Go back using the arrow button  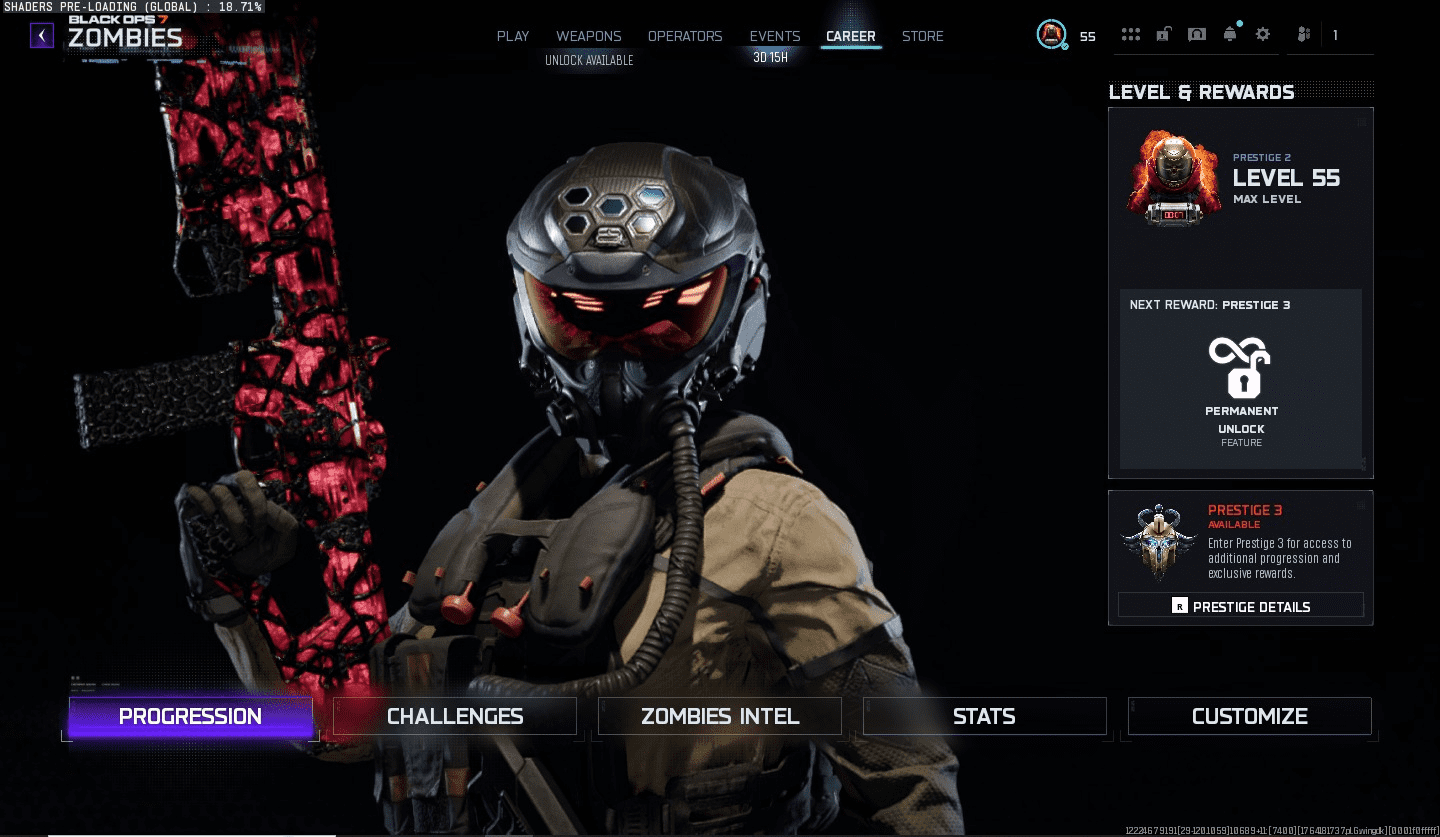(x=41, y=36)
